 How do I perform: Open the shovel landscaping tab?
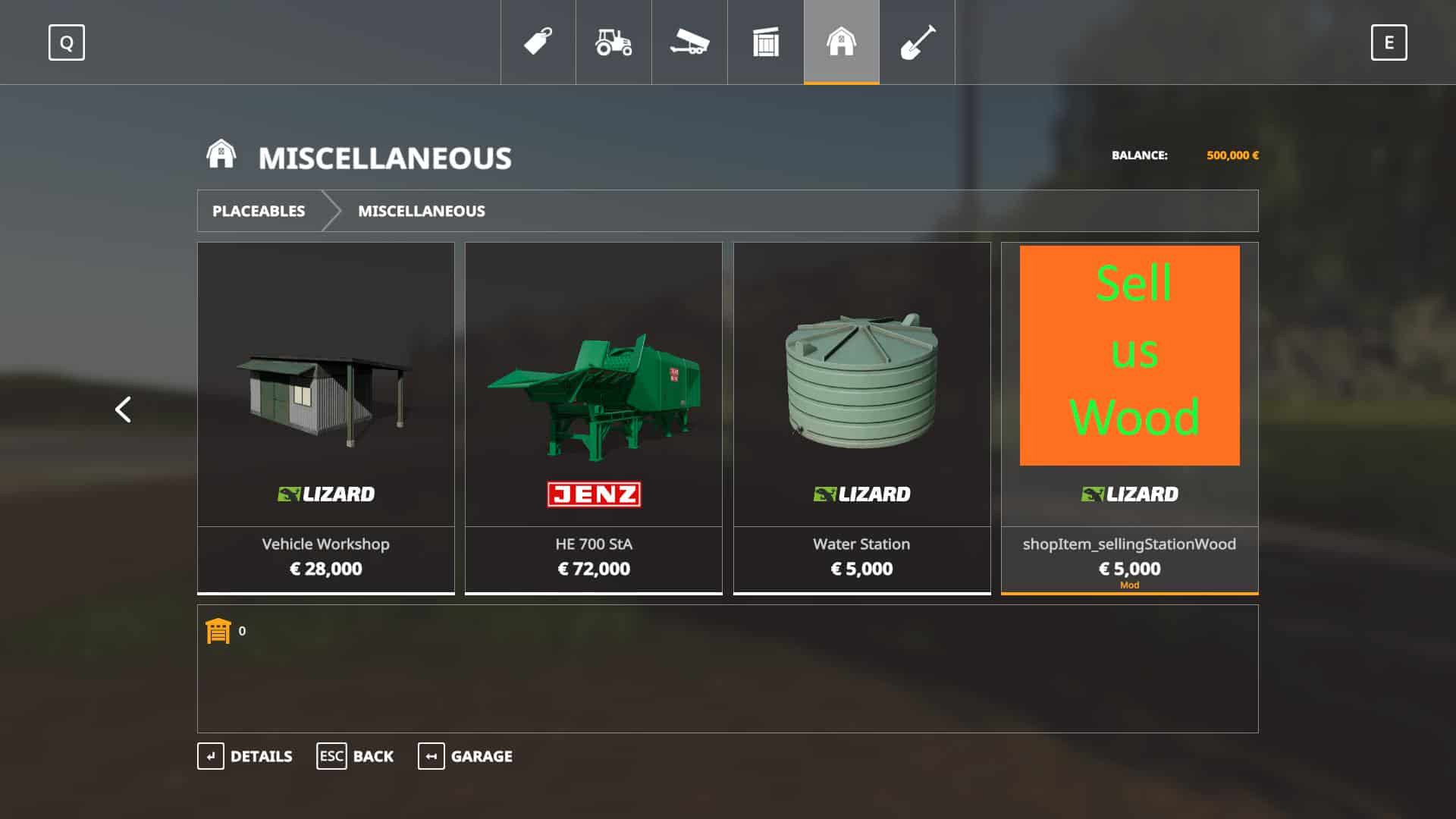tap(918, 42)
